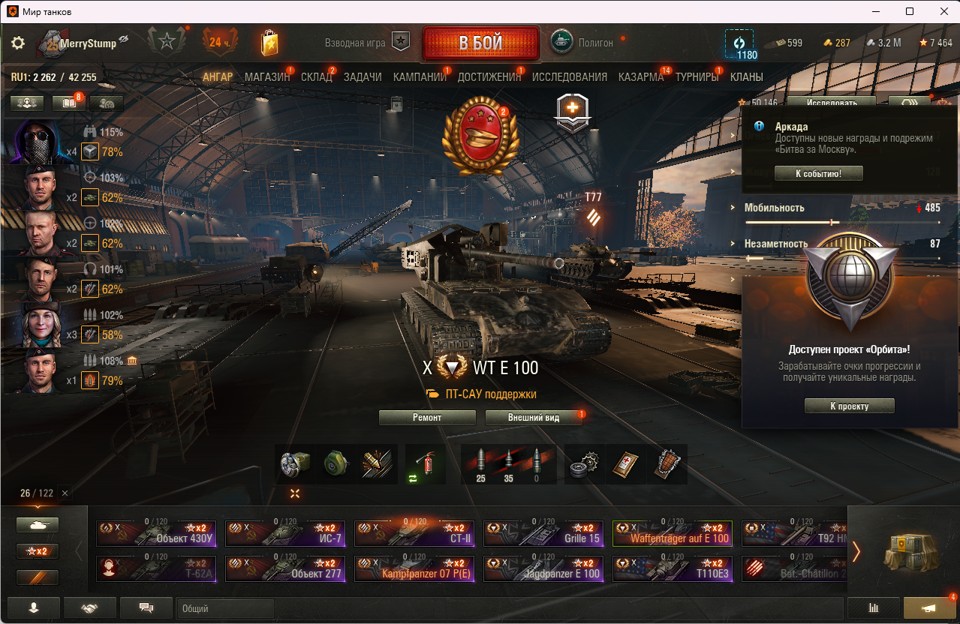Open the КАЗАРМА barracks tab
This screenshot has width=960, height=624.
[641, 77]
